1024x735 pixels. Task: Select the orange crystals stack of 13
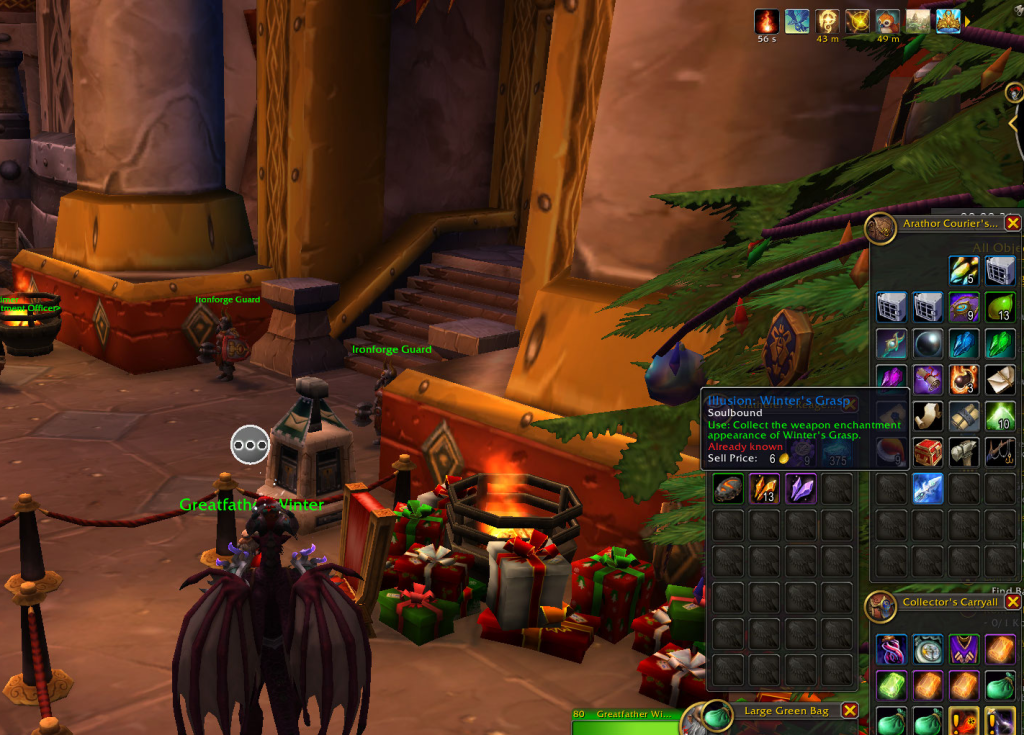tap(765, 488)
